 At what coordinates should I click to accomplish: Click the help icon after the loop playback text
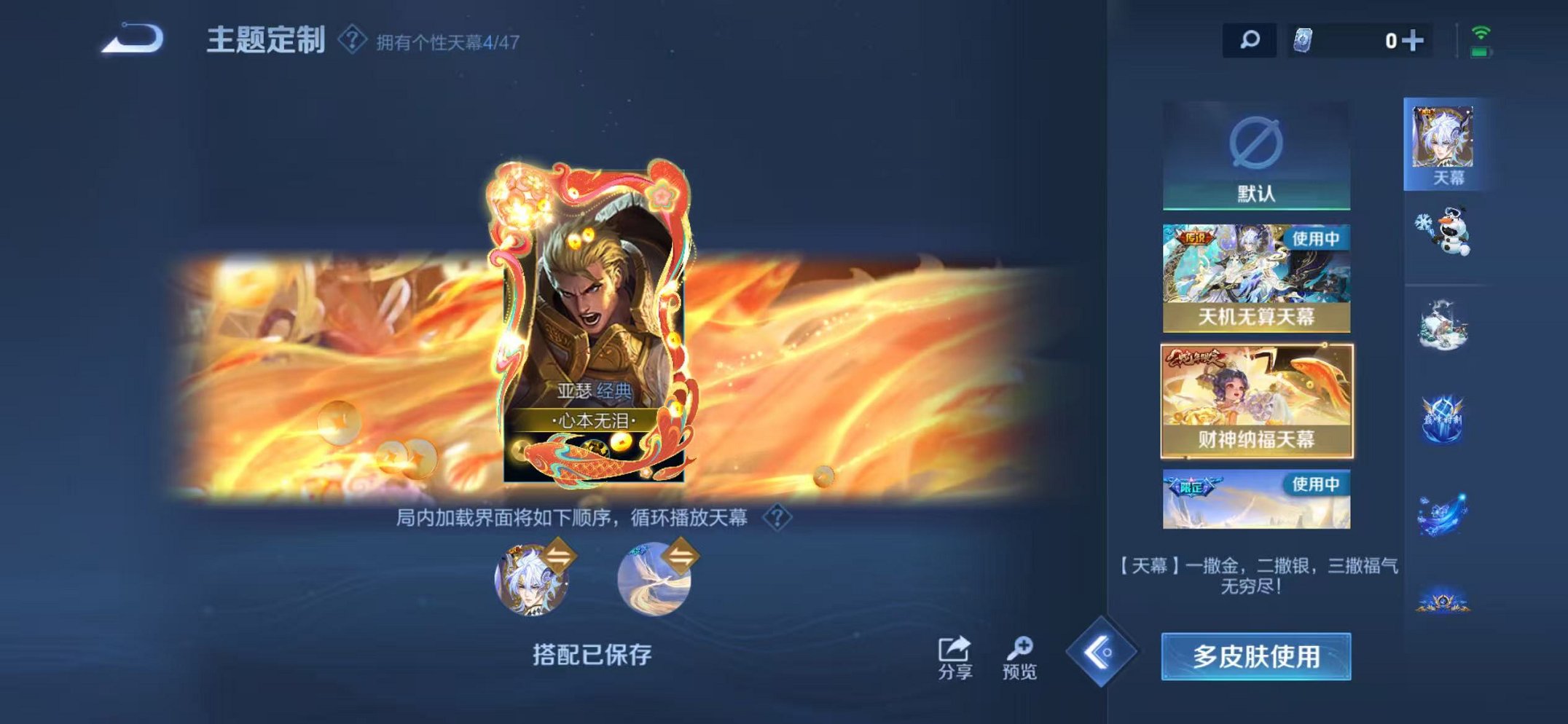point(777,516)
